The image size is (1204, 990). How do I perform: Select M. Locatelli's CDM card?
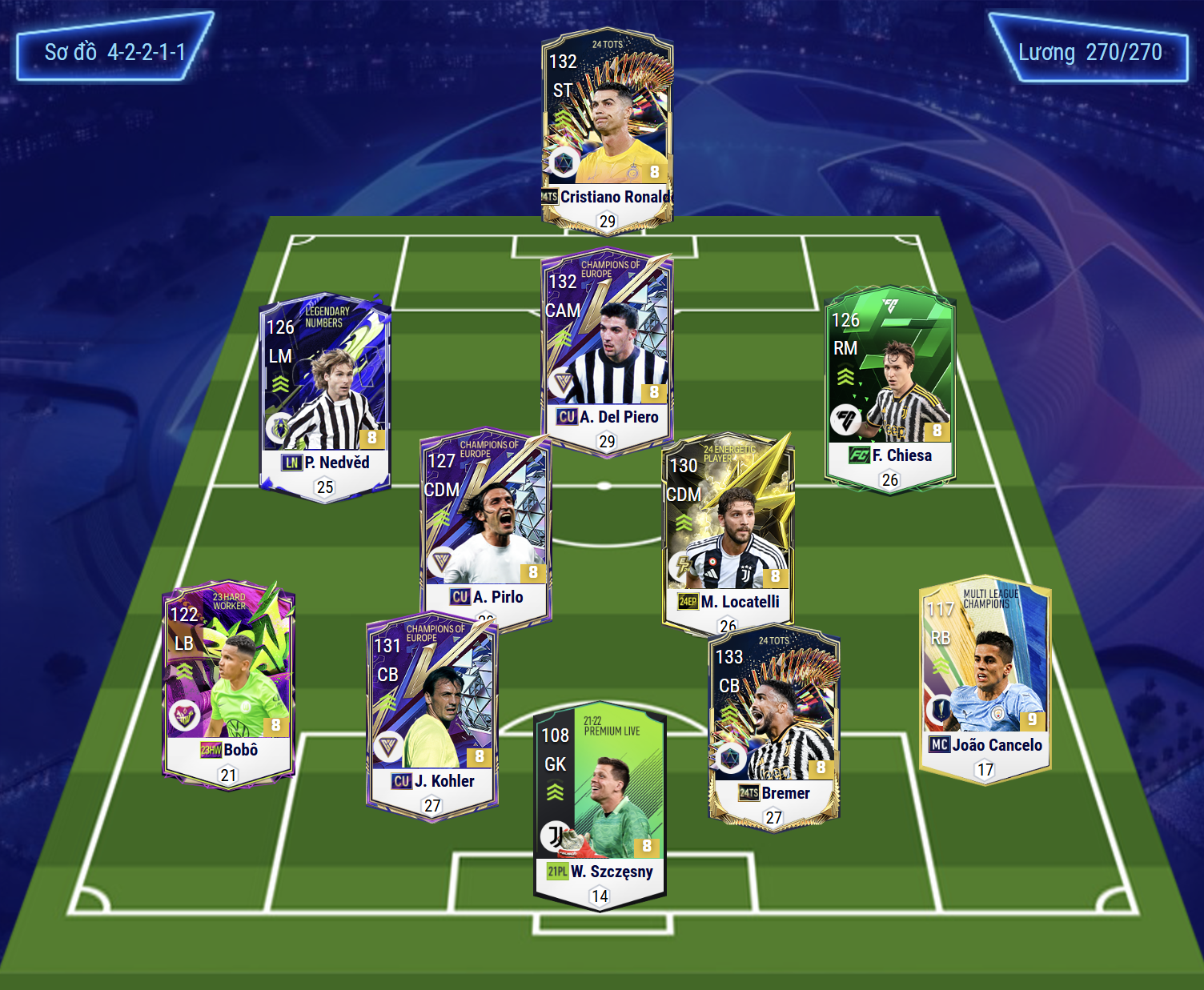coord(728,530)
